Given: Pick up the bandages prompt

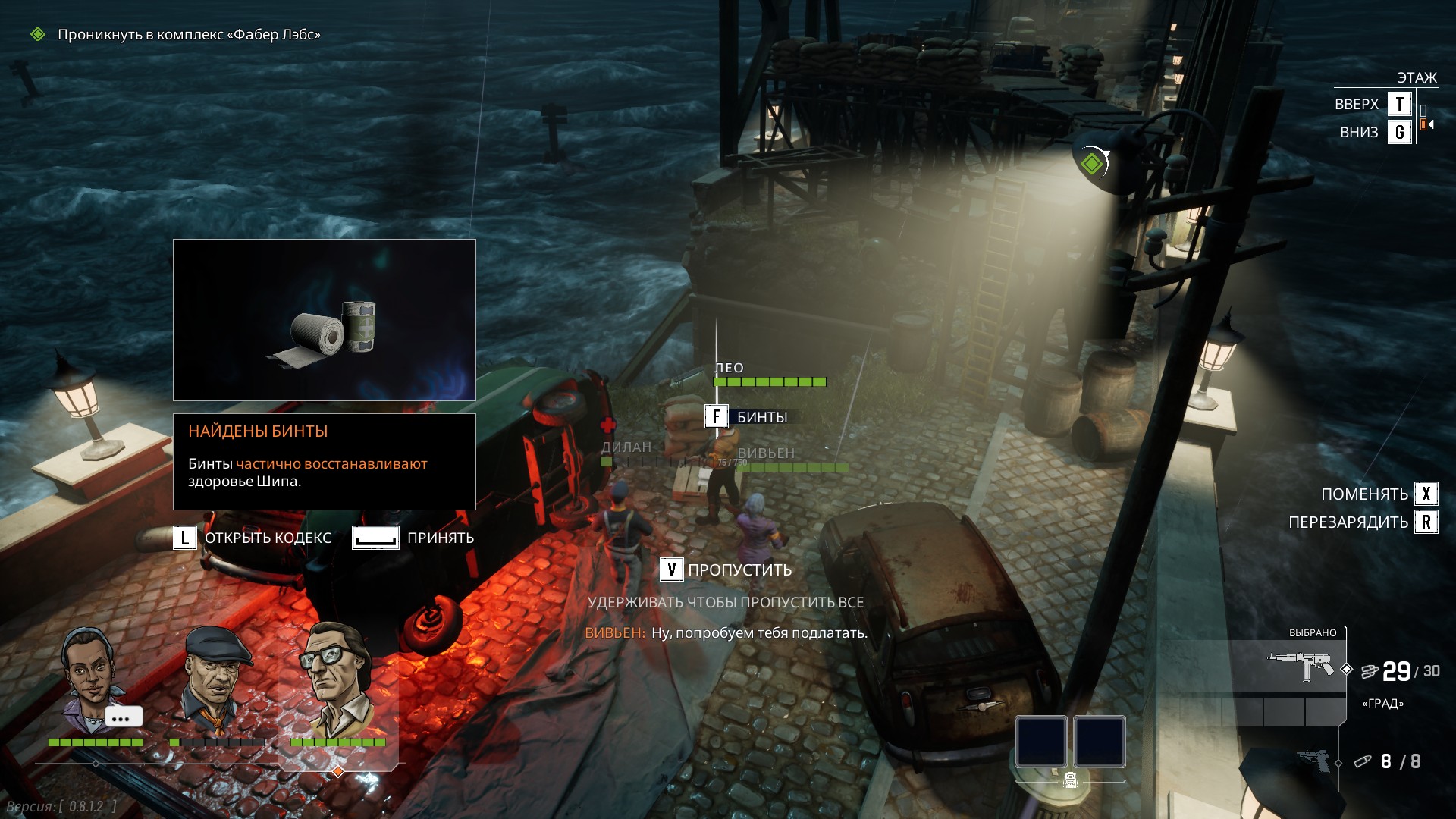Looking at the screenshot, I should (748, 417).
